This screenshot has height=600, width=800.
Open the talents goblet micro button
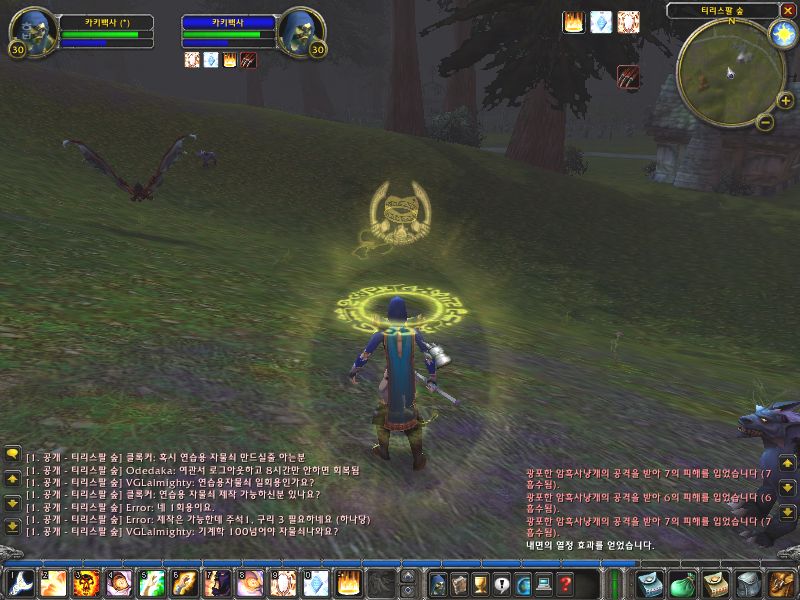[480, 583]
